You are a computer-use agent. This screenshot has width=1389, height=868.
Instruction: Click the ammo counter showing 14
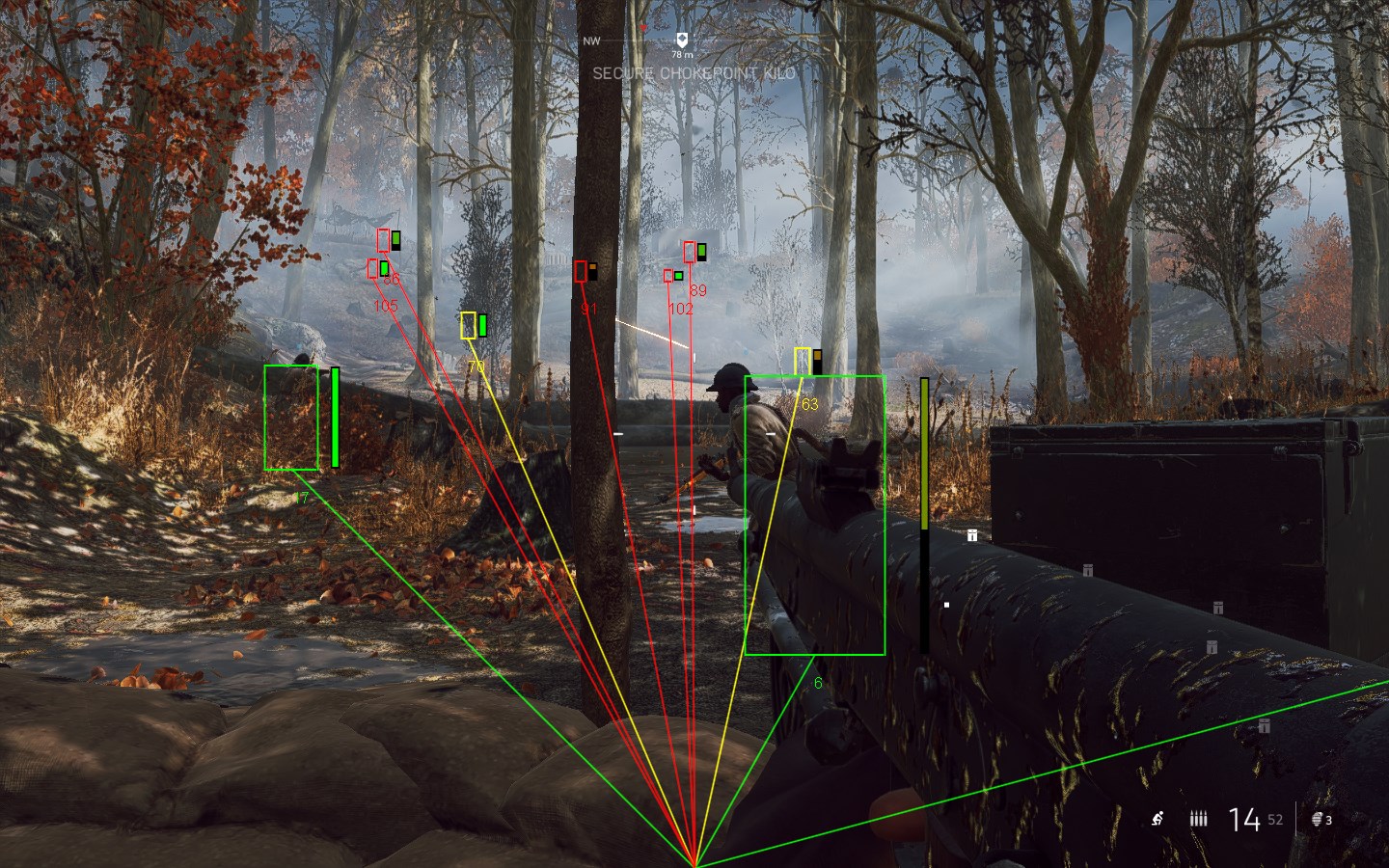[1244, 818]
